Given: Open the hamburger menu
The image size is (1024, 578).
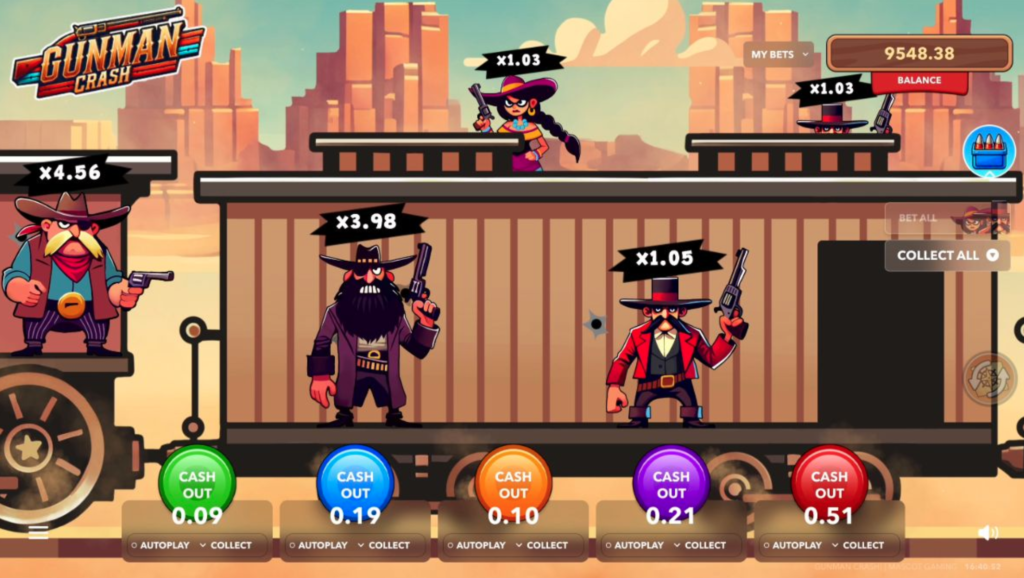Looking at the screenshot, I should pyautogui.click(x=38, y=533).
